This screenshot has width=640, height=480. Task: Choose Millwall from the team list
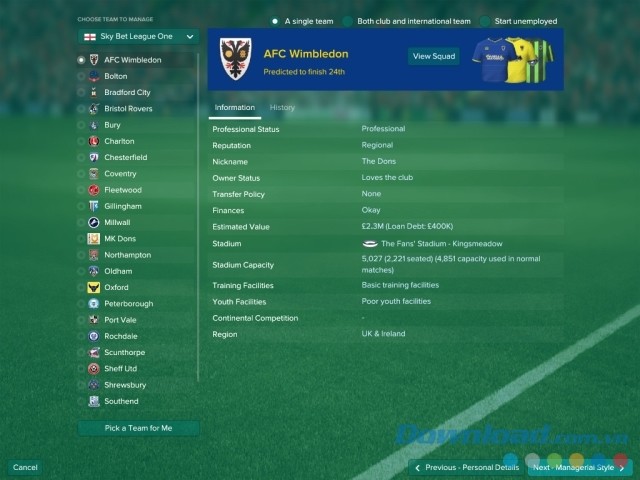(117, 222)
